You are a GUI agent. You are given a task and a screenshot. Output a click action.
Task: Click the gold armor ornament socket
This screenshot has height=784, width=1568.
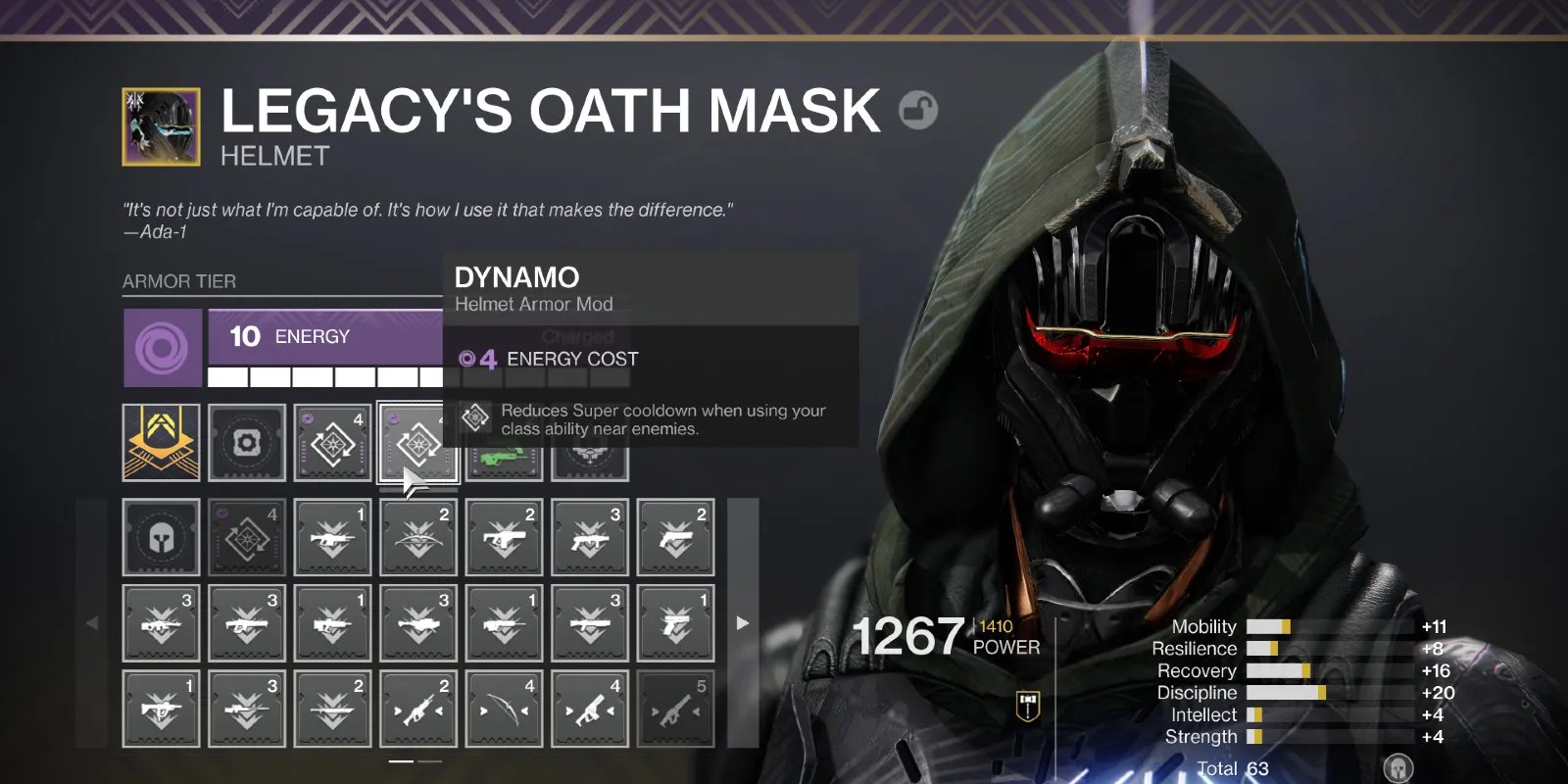(x=162, y=443)
